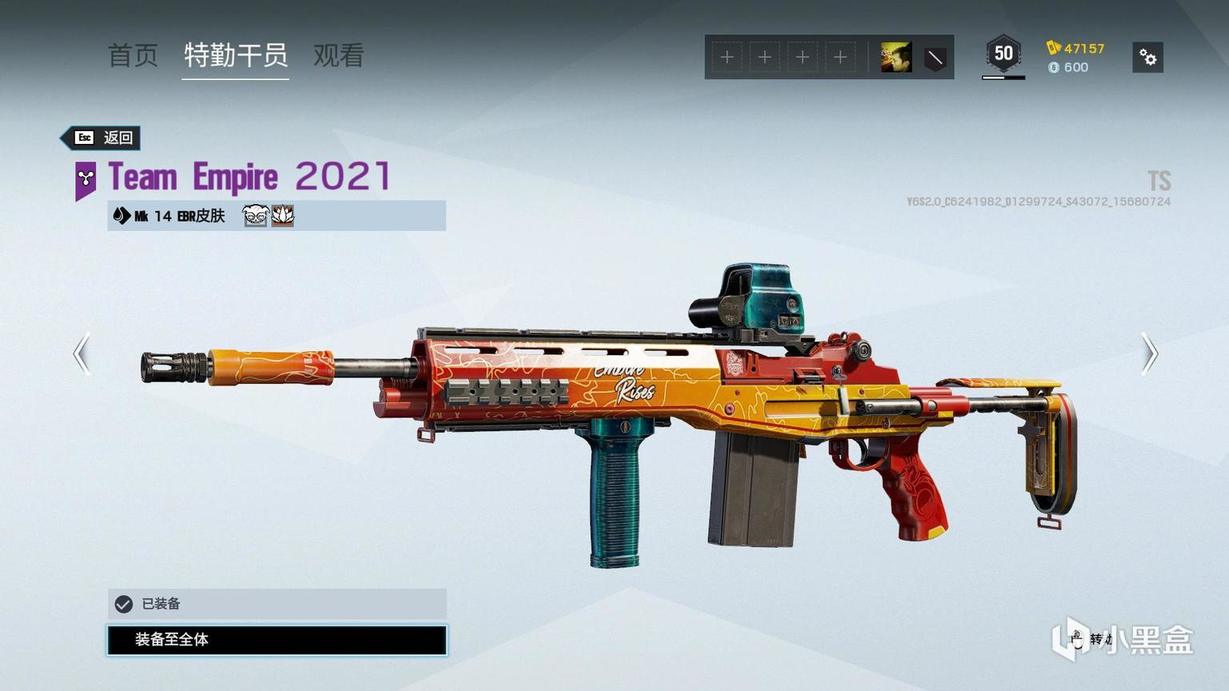1229x691 pixels.
Task: Open the 观看 watch tab
Action: [x=338, y=56]
